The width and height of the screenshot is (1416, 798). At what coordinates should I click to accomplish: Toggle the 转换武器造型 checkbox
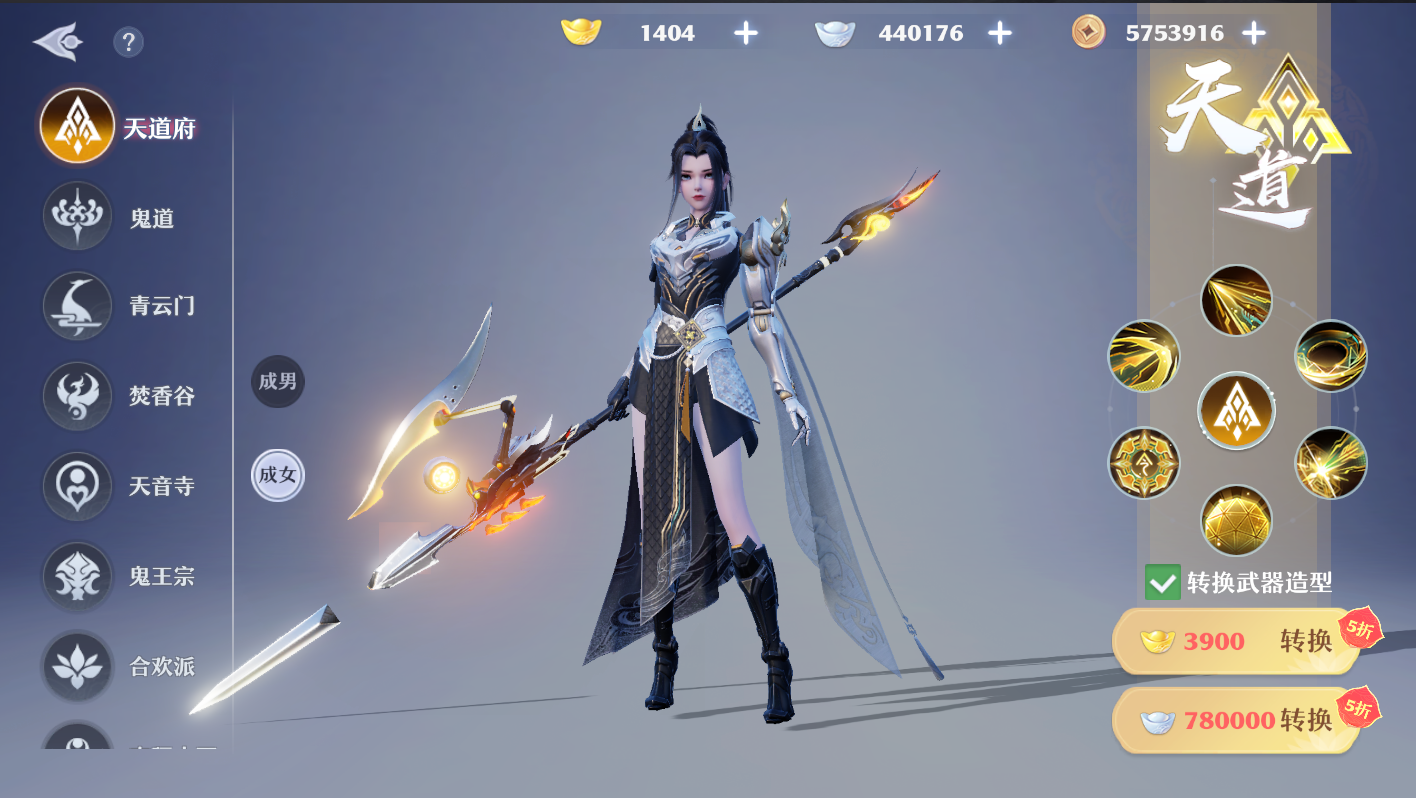click(1162, 582)
